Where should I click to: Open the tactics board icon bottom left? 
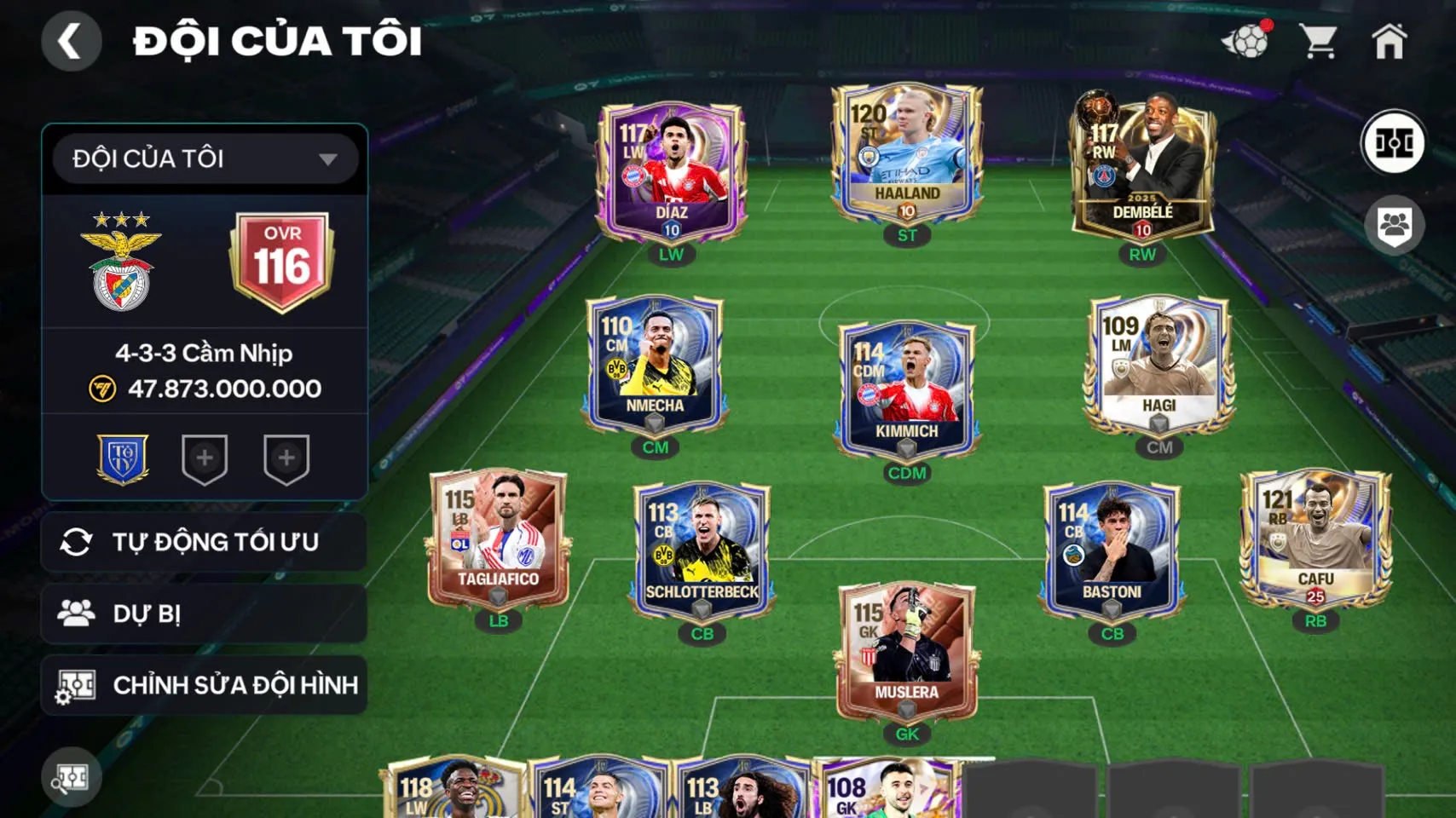(72, 777)
